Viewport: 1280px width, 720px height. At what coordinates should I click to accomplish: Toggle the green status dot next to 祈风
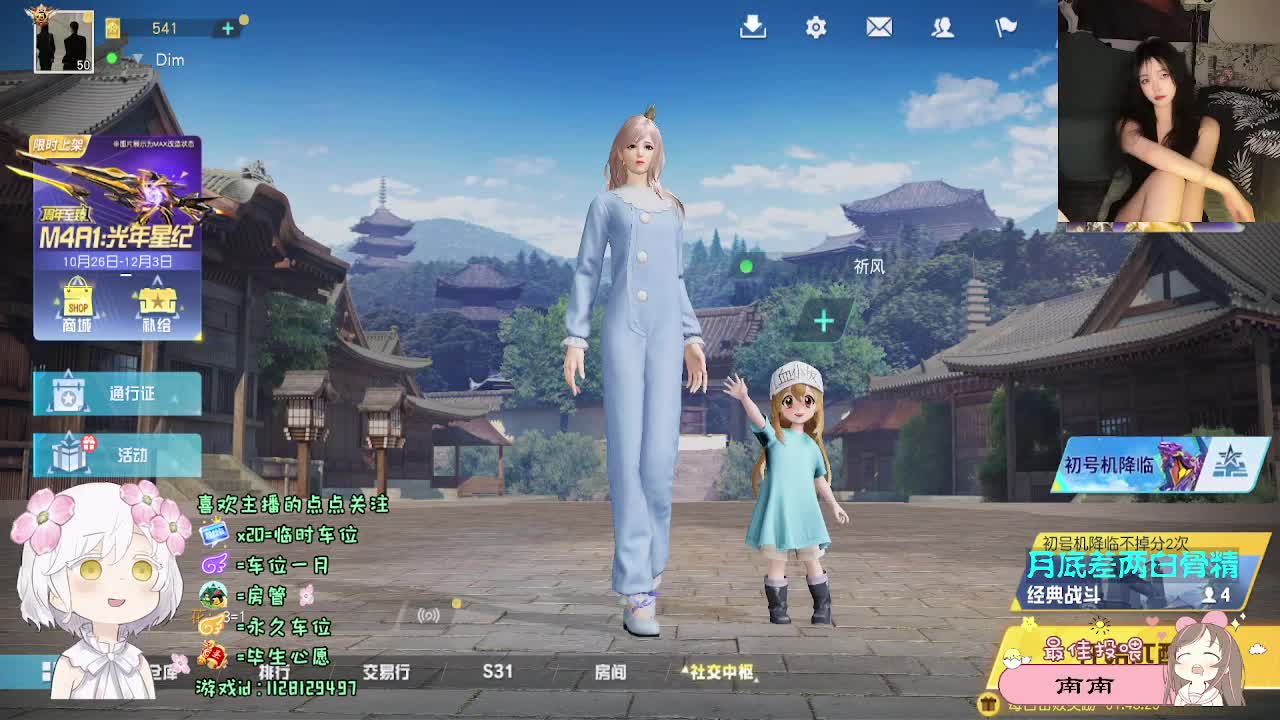click(x=744, y=266)
